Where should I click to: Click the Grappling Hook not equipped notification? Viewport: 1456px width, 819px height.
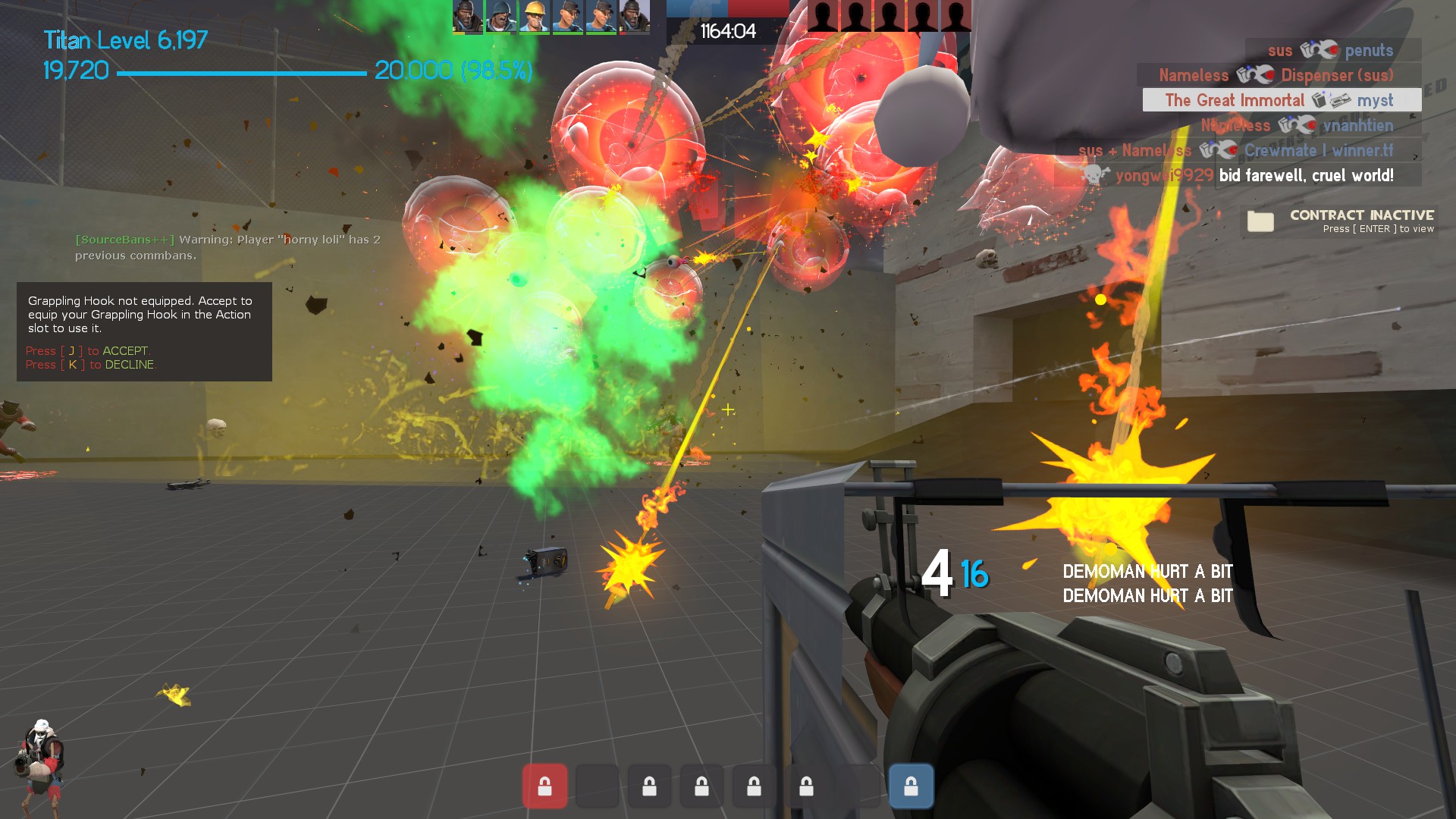[144, 331]
